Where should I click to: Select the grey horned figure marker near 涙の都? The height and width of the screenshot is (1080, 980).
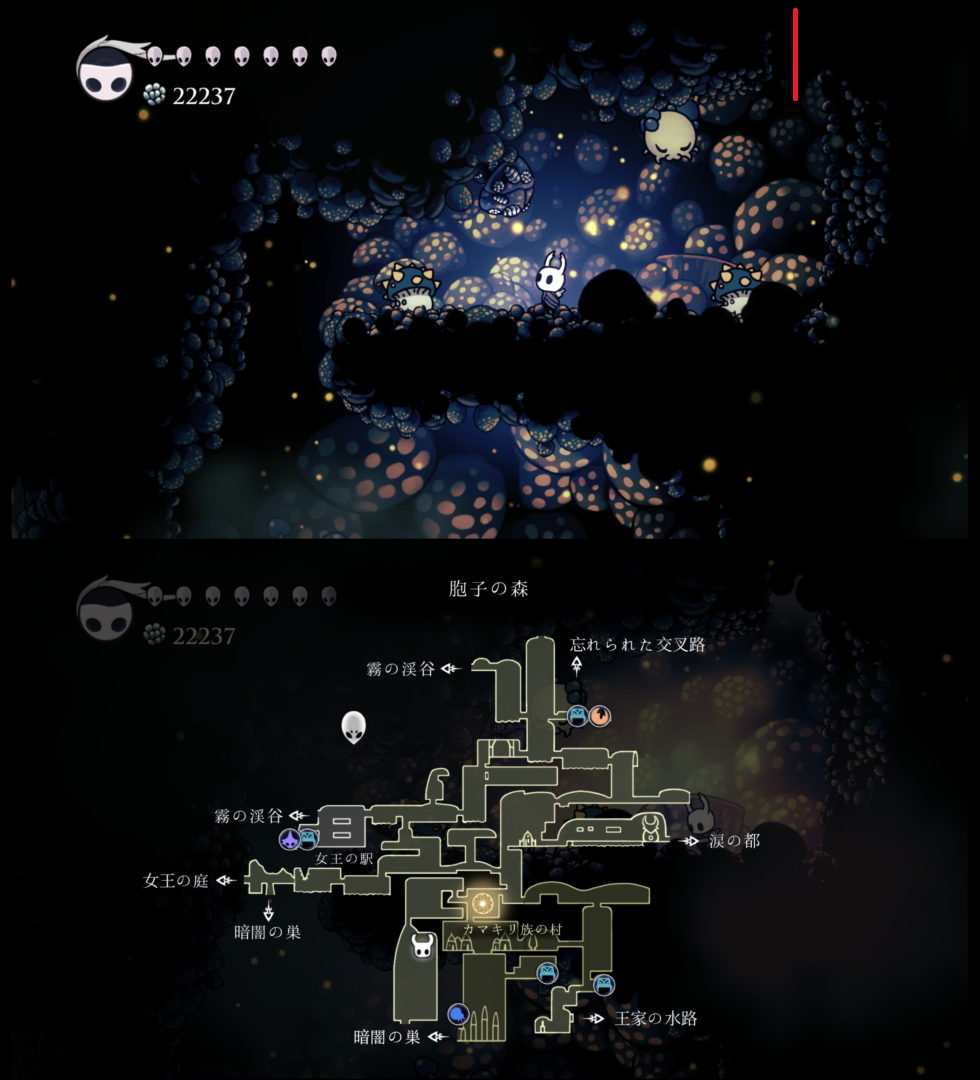coord(702,808)
